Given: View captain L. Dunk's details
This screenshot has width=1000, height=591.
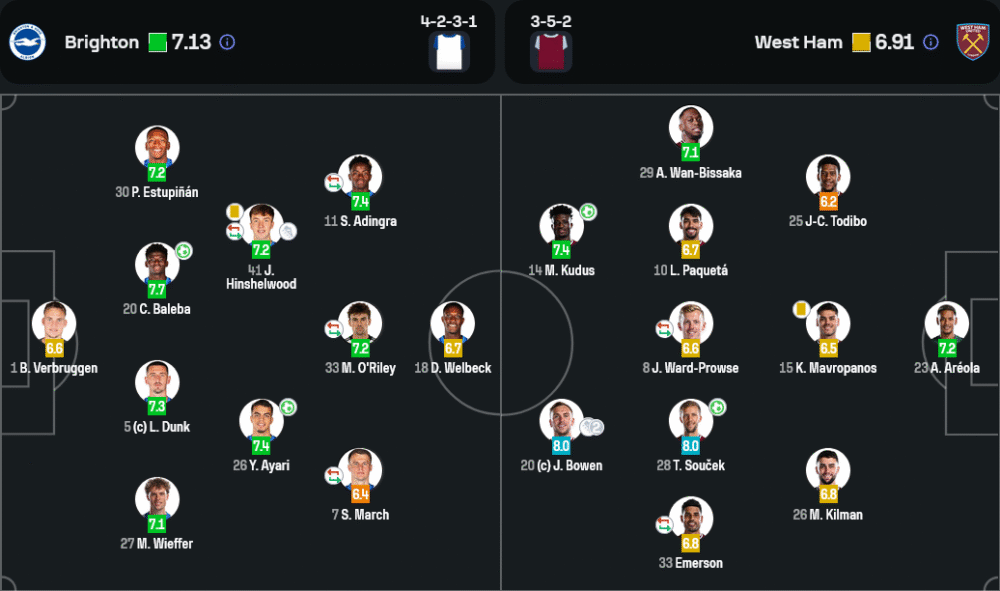Looking at the screenshot, I should (157, 382).
